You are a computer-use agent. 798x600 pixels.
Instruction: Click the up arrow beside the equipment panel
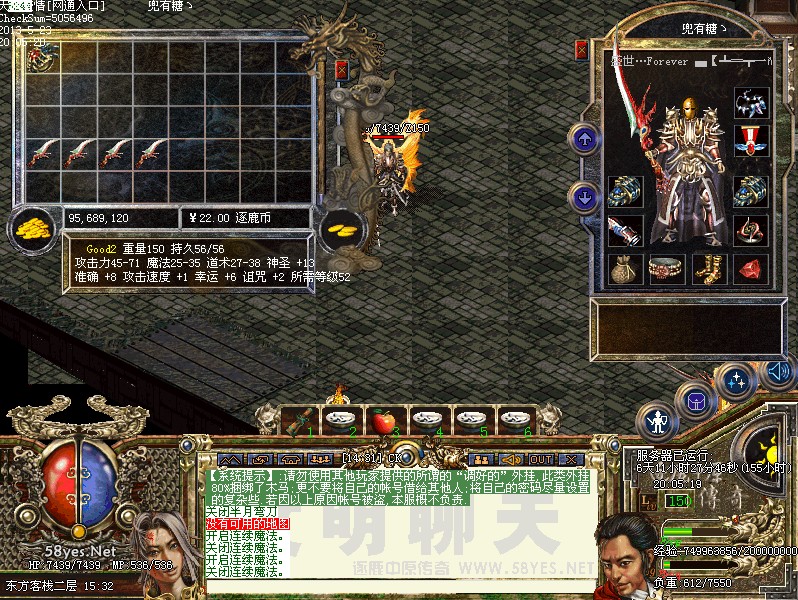[584, 140]
